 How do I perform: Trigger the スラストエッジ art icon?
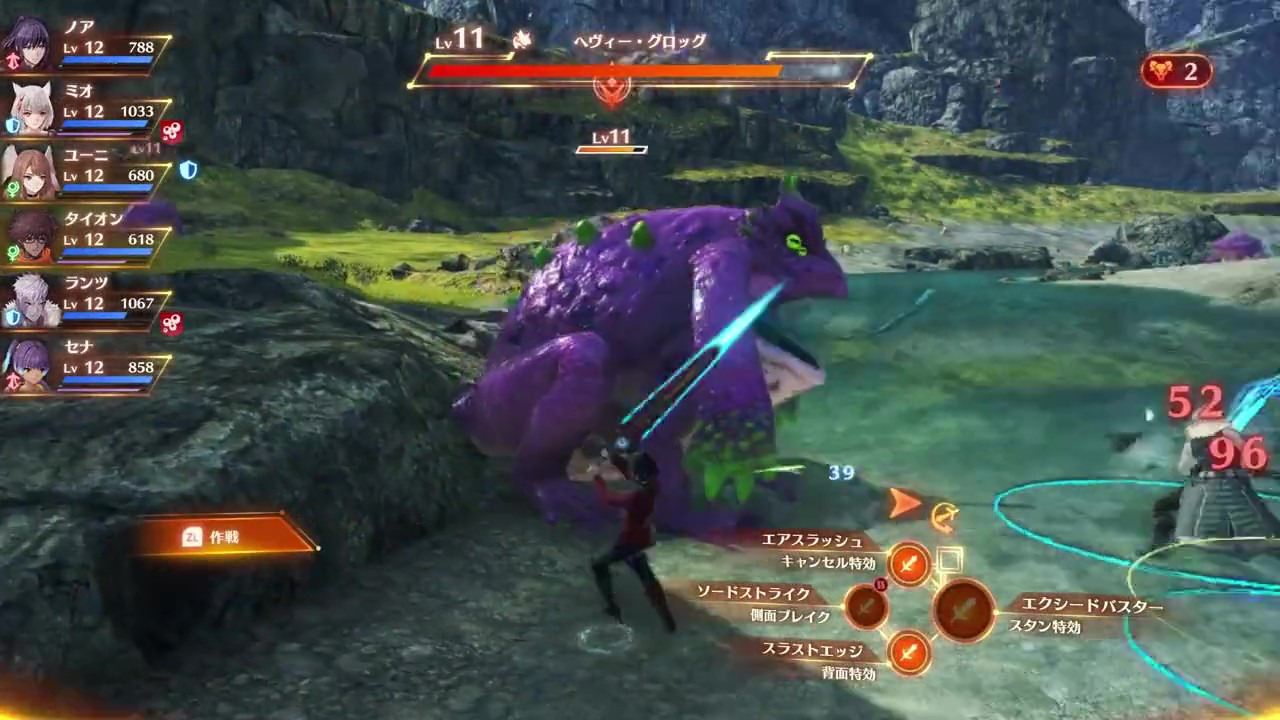click(x=909, y=653)
